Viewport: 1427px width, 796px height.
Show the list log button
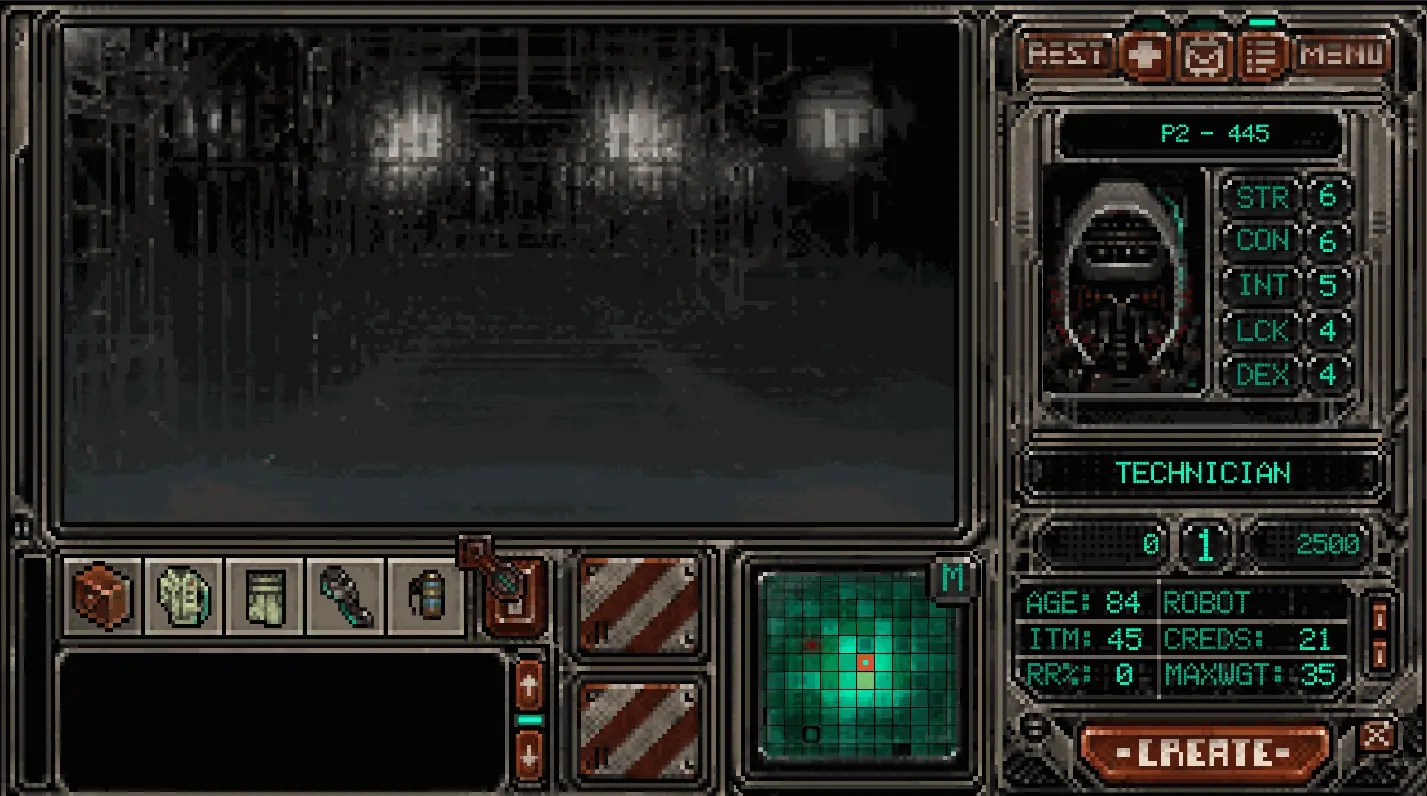click(1263, 56)
